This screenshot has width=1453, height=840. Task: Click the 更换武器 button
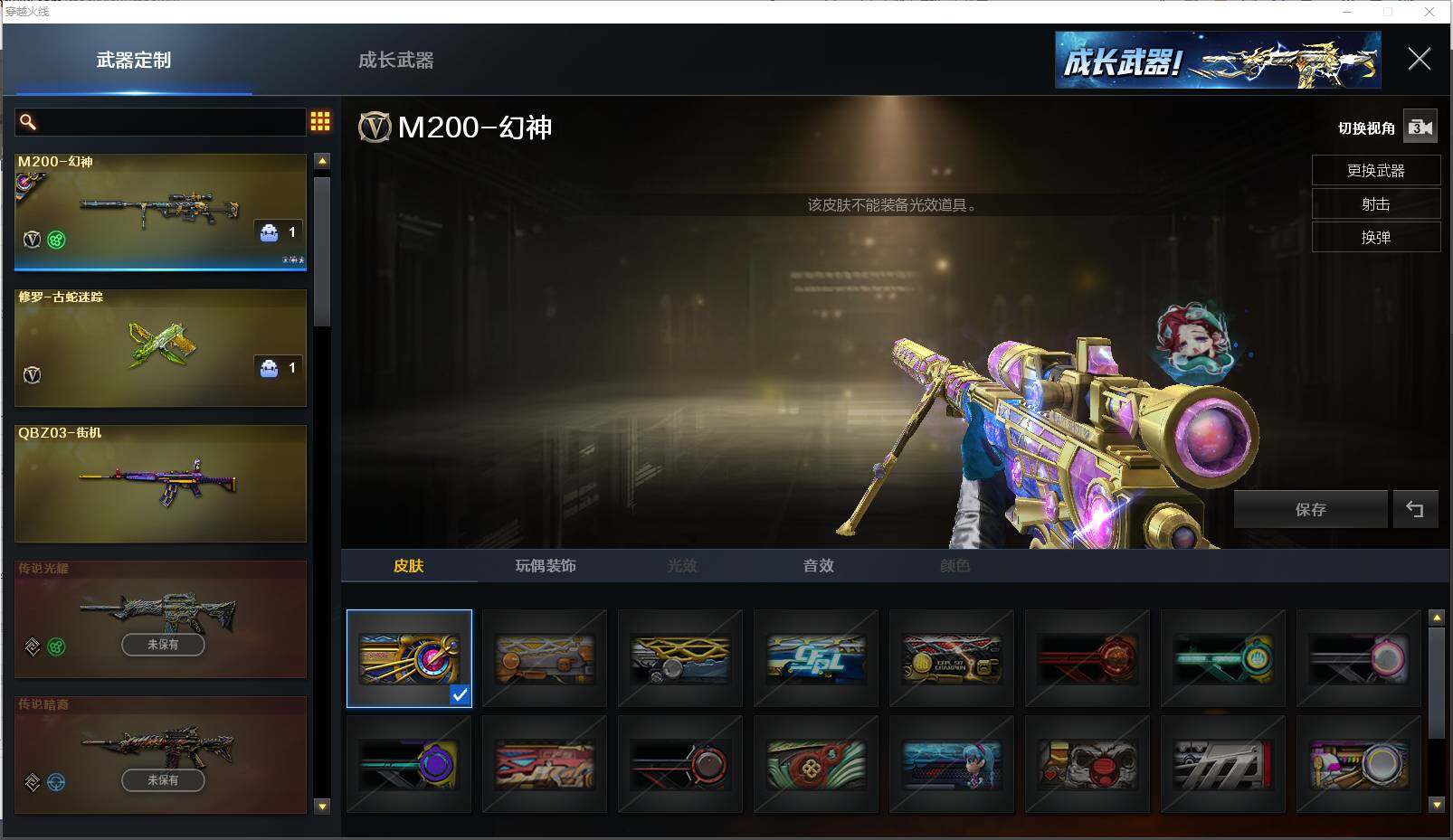click(x=1375, y=171)
